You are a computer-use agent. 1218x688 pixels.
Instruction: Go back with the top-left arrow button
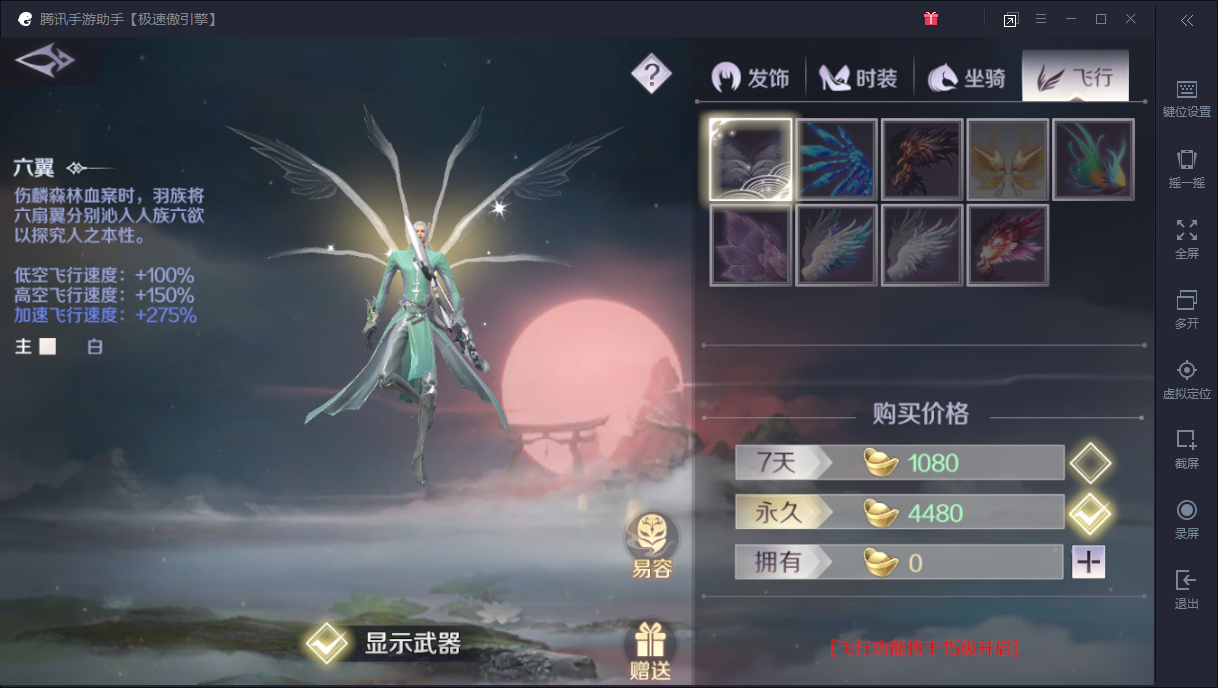[45, 61]
